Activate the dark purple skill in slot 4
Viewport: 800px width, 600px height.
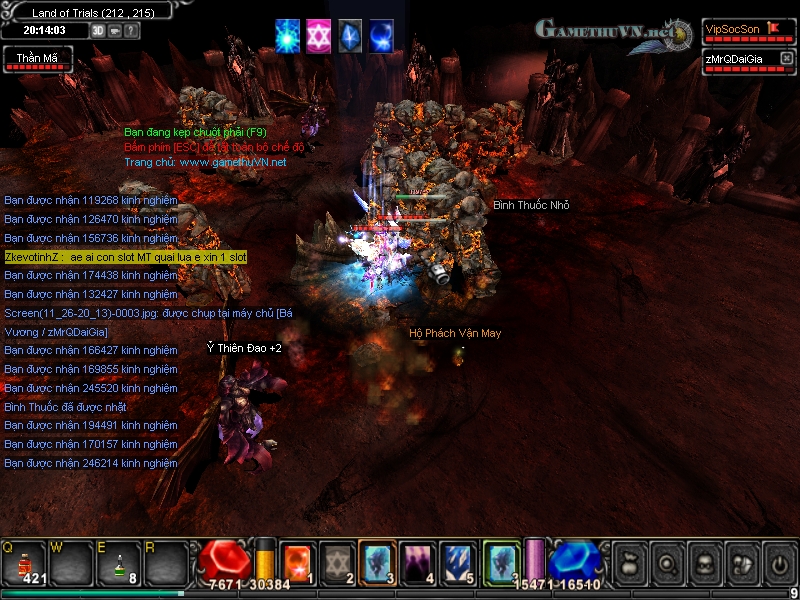(417, 562)
